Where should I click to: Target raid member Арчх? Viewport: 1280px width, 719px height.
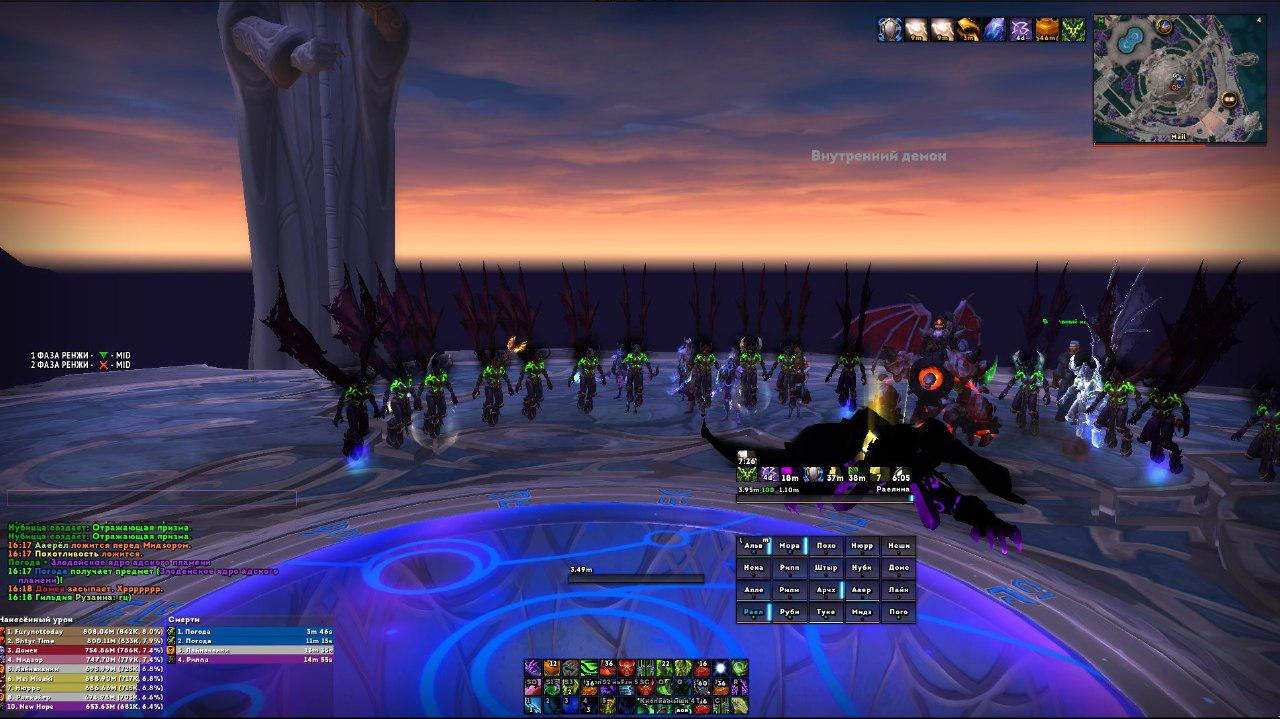[x=826, y=590]
